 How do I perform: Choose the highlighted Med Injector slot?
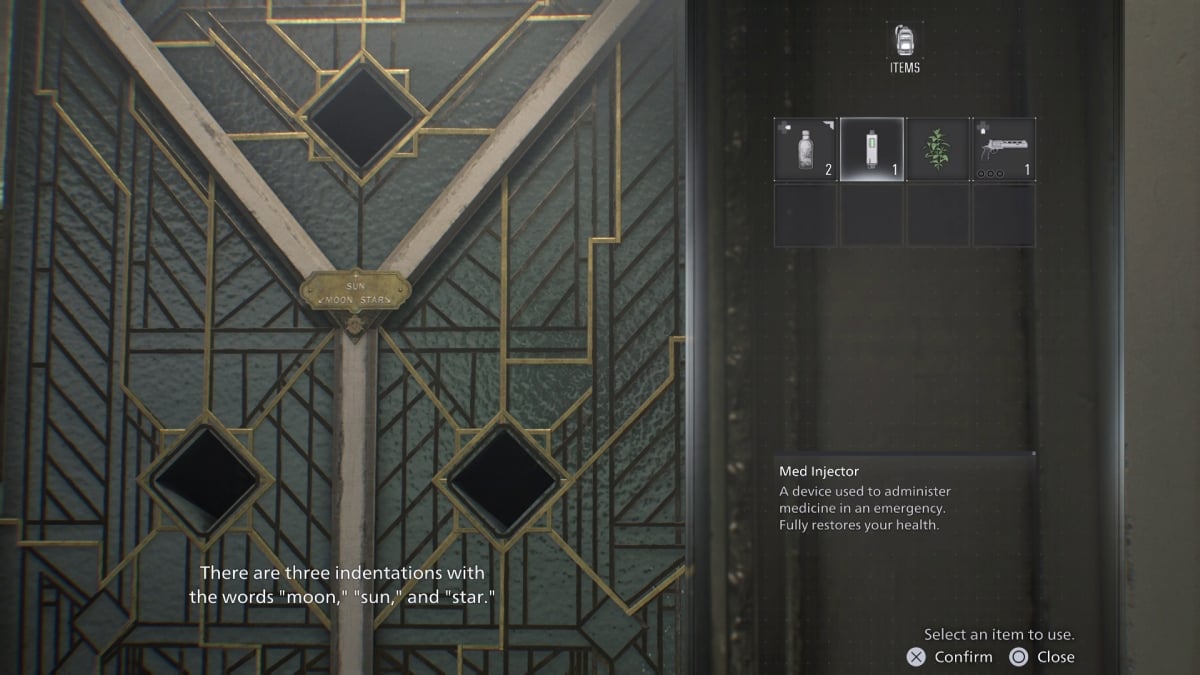coord(872,149)
